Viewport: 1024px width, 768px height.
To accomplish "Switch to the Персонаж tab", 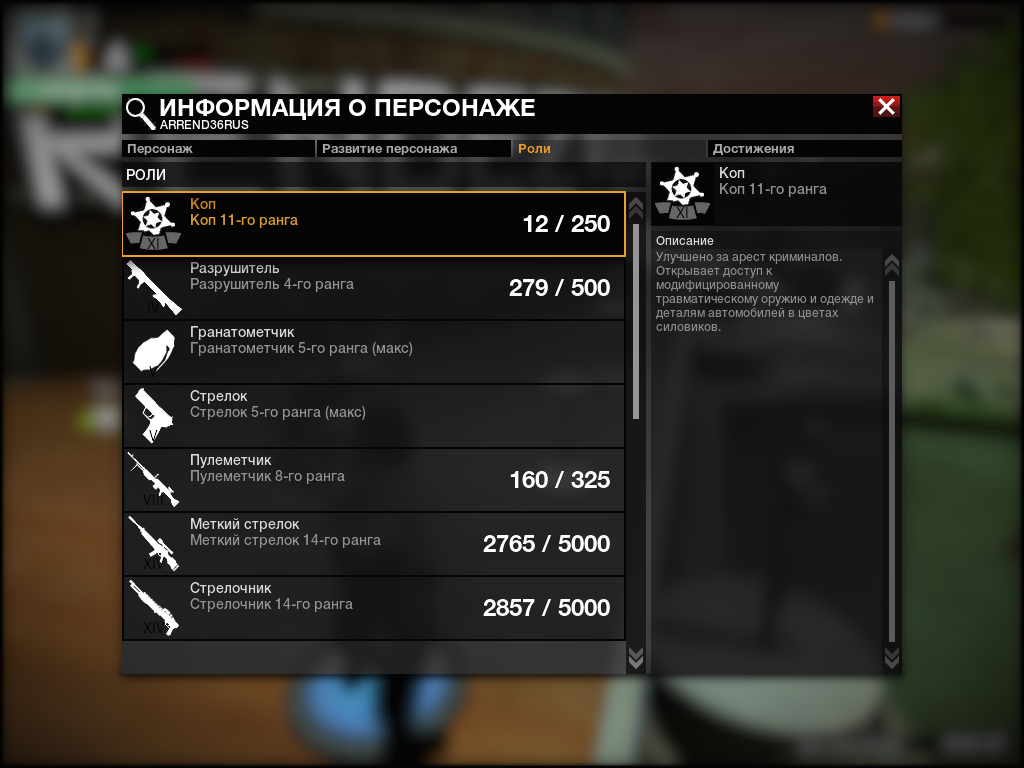I will tap(218, 149).
